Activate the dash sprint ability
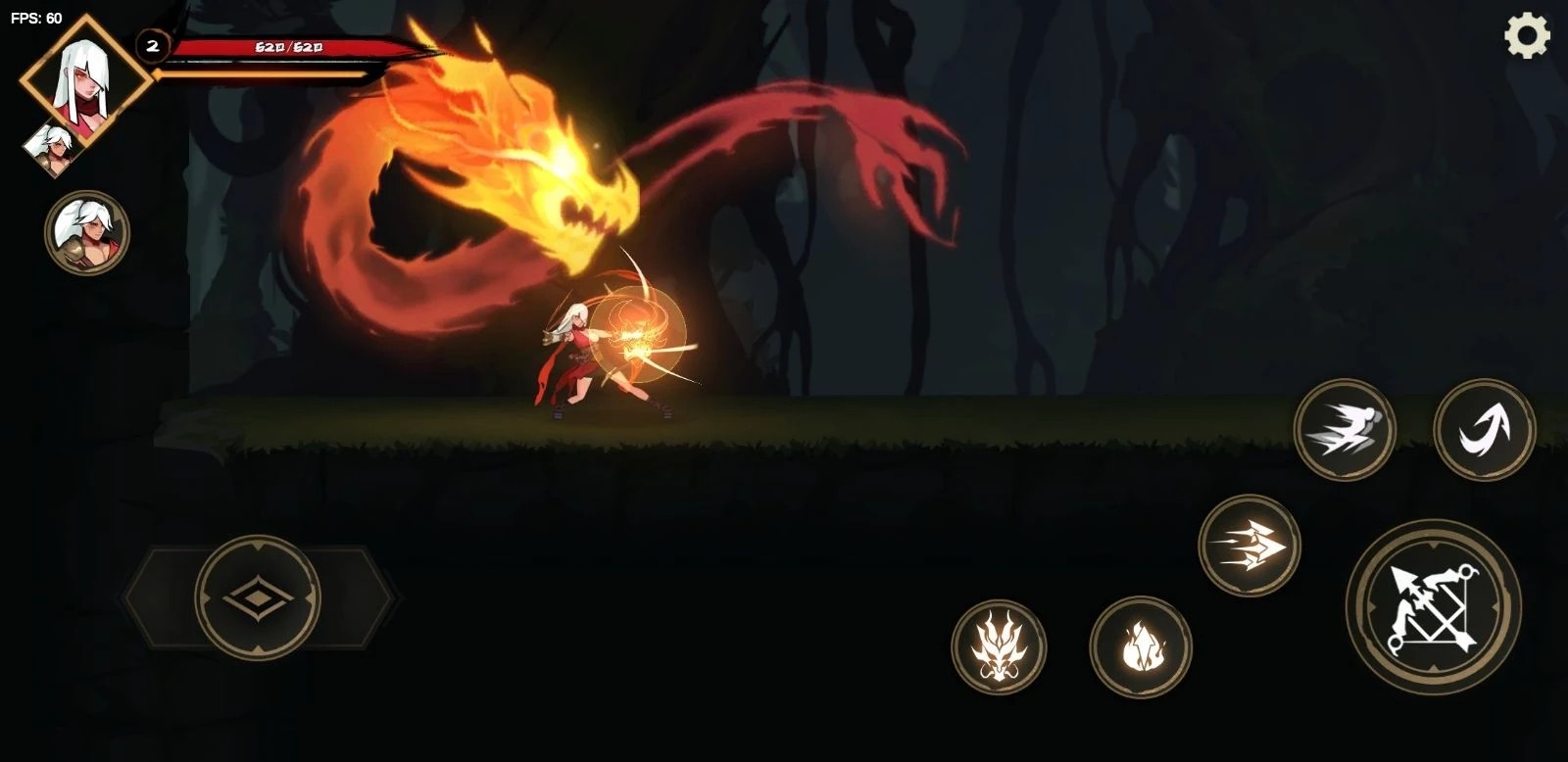1568x762 pixels. click(x=1345, y=429)
